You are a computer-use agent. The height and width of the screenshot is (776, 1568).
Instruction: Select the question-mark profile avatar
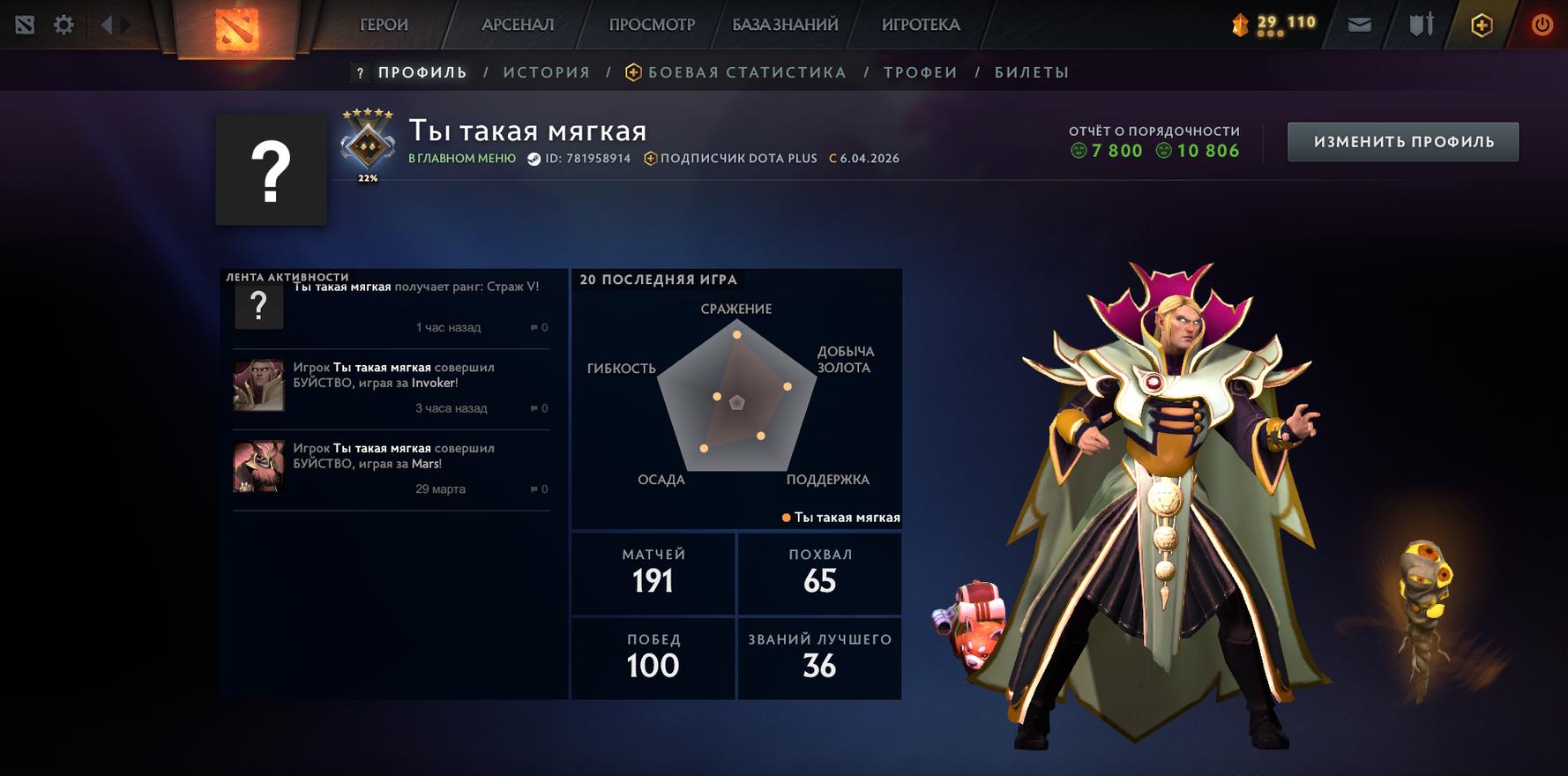[272, 170]
